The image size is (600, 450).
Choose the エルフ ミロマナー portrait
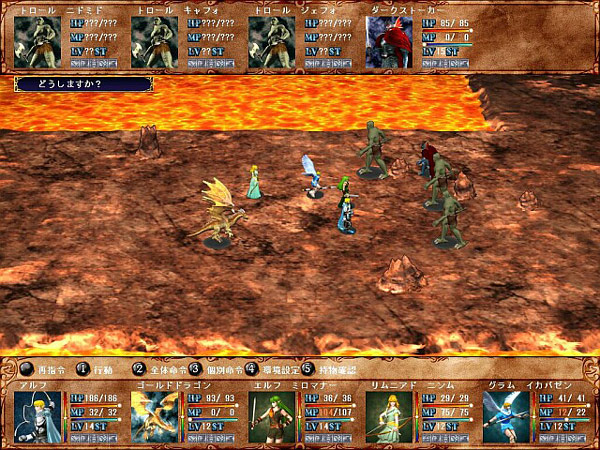pyautogui.click(x=272, y=414)
